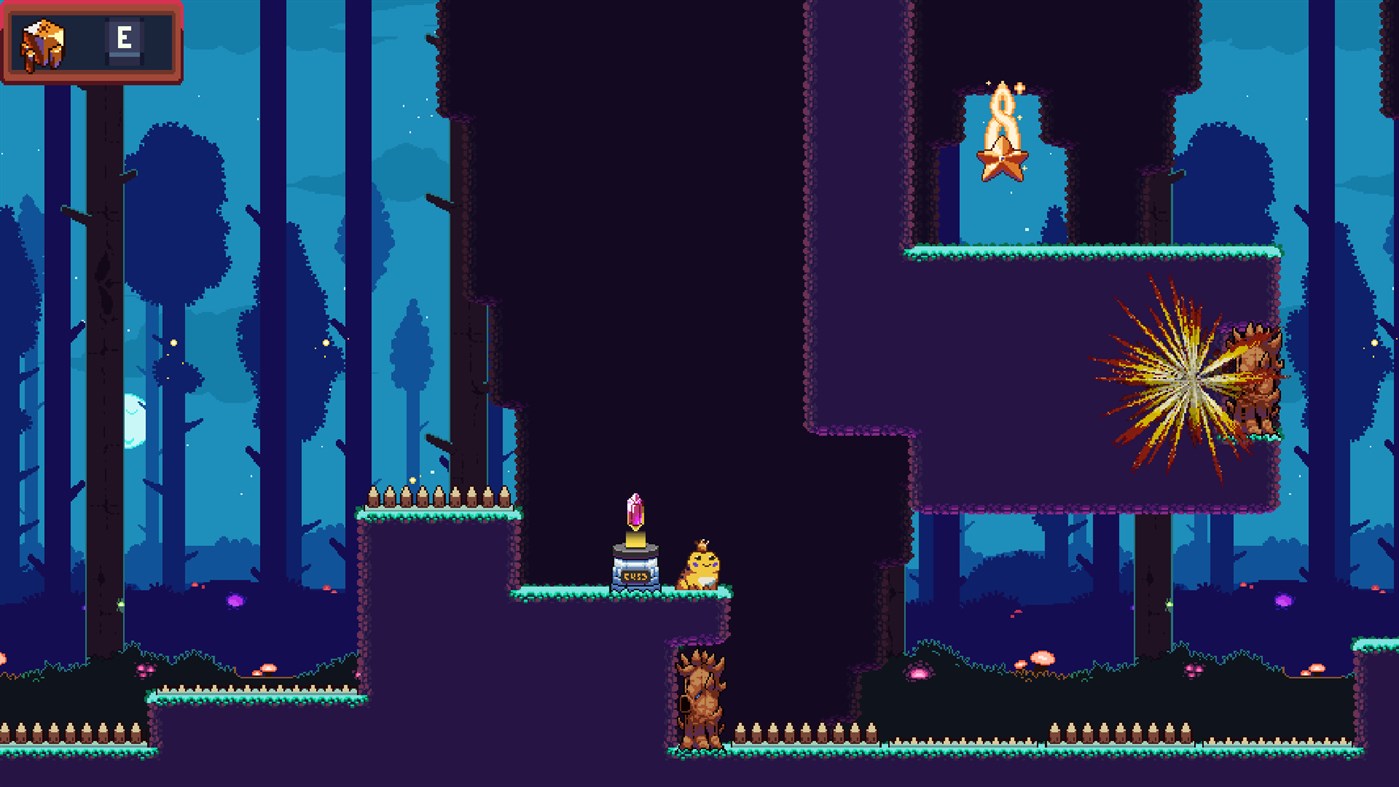Click a purple flower in the background foliage
Image resolution: width=1399 pixels, height=787 pixels.
pos(237,600)
